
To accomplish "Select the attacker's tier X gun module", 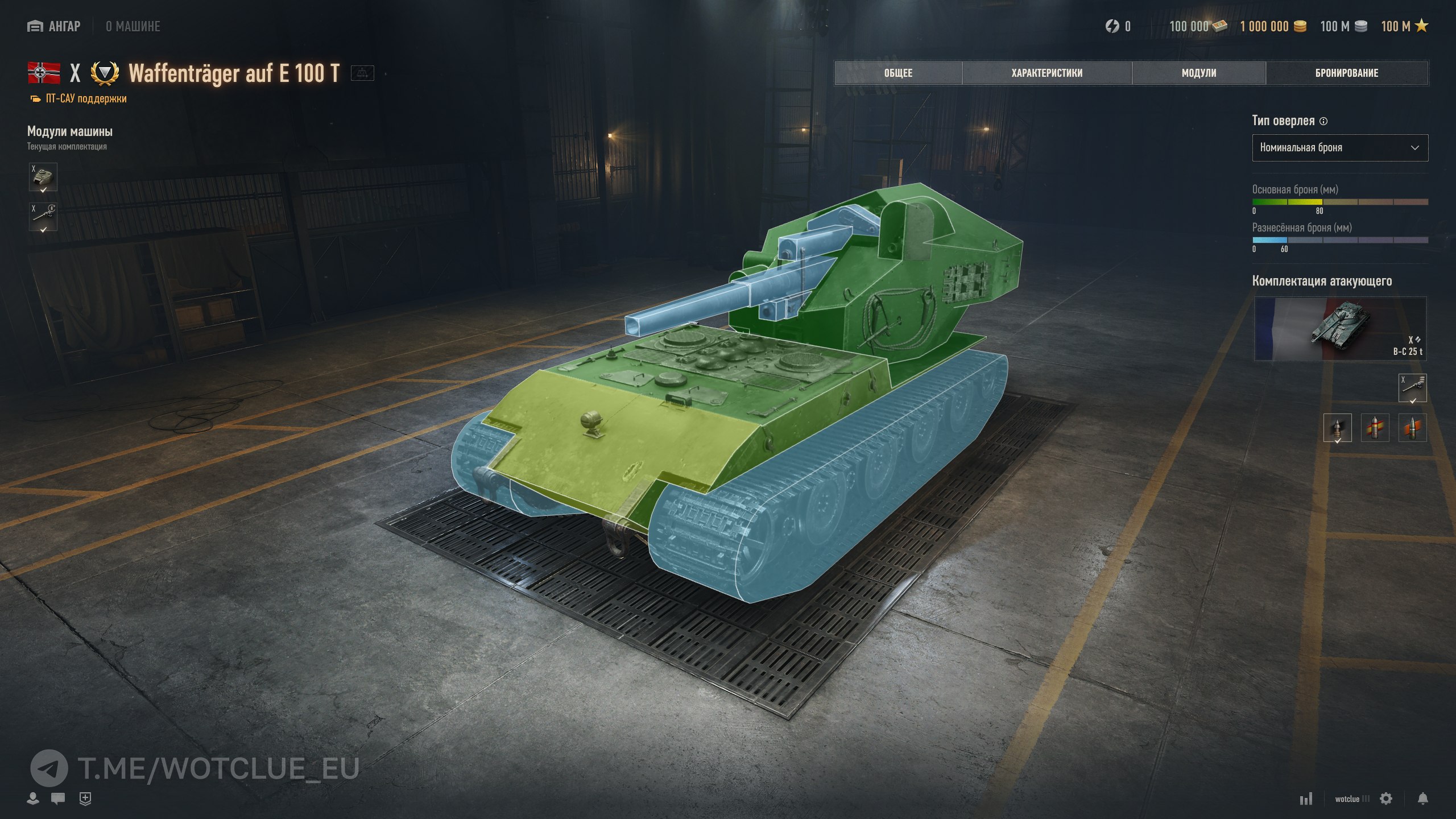I will coord(1412,388).
